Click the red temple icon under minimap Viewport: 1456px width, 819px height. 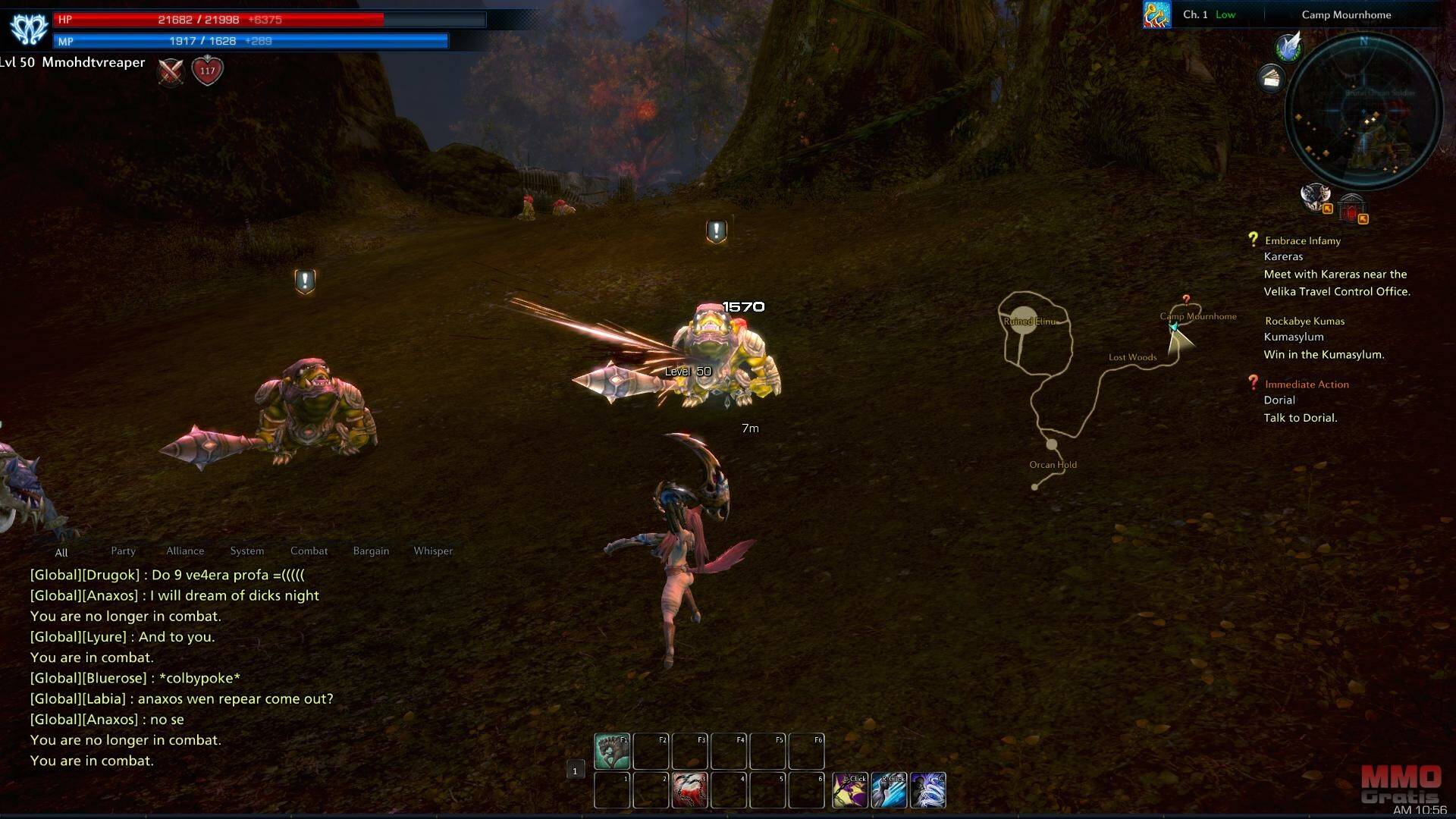[1351, 207]
